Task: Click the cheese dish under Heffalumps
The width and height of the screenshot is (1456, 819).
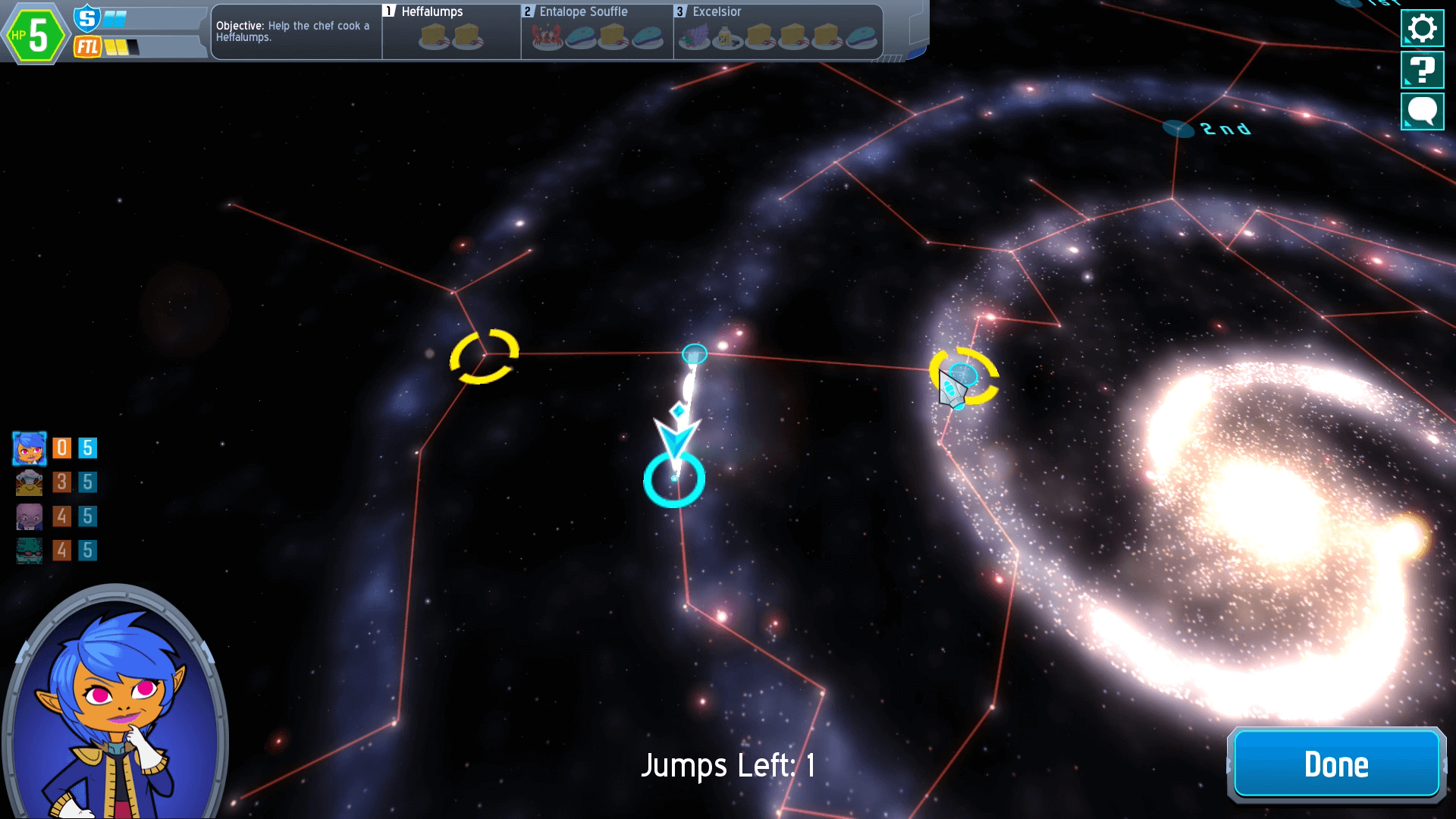Action: pyautogui.click(x=431, y=36)
